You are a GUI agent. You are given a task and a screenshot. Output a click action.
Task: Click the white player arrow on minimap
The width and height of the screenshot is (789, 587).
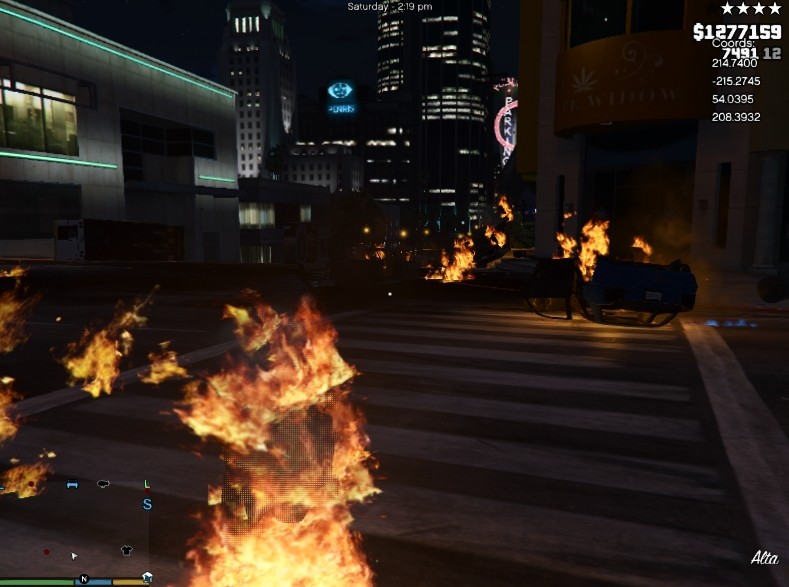(x=73, y=555)
